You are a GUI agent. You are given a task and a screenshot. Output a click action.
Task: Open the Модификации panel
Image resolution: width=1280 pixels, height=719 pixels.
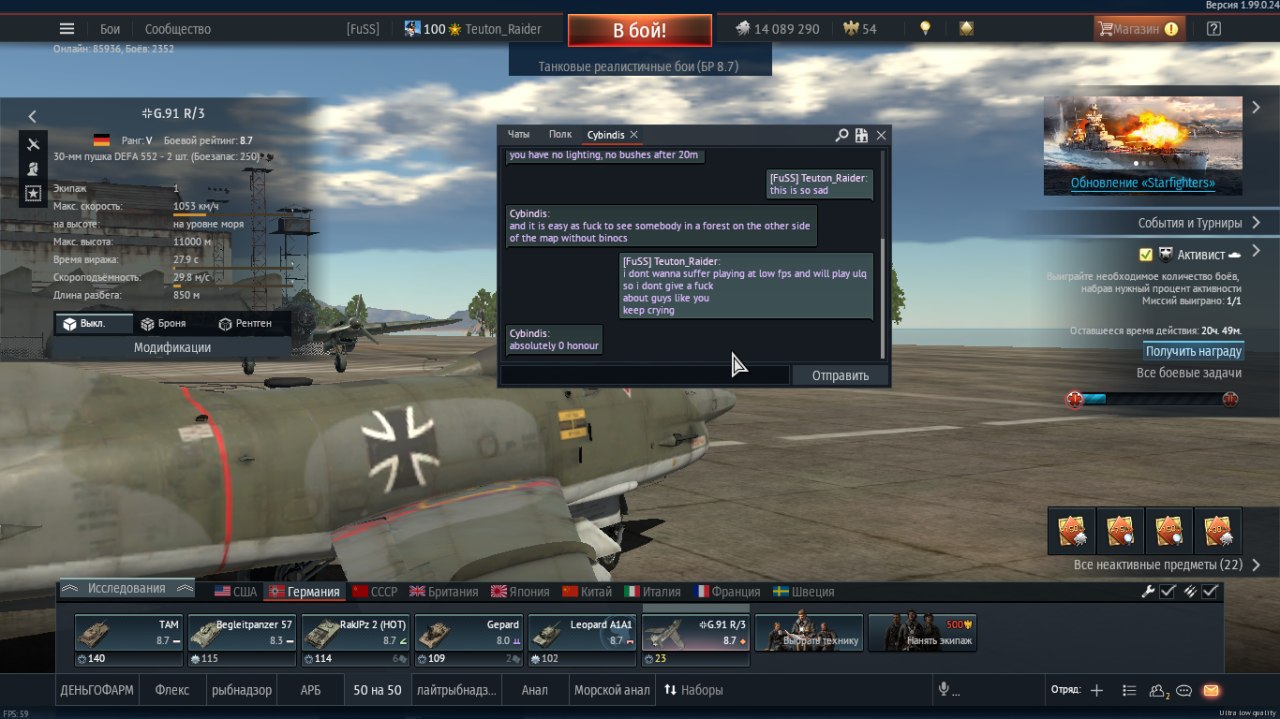coord(172,348)
